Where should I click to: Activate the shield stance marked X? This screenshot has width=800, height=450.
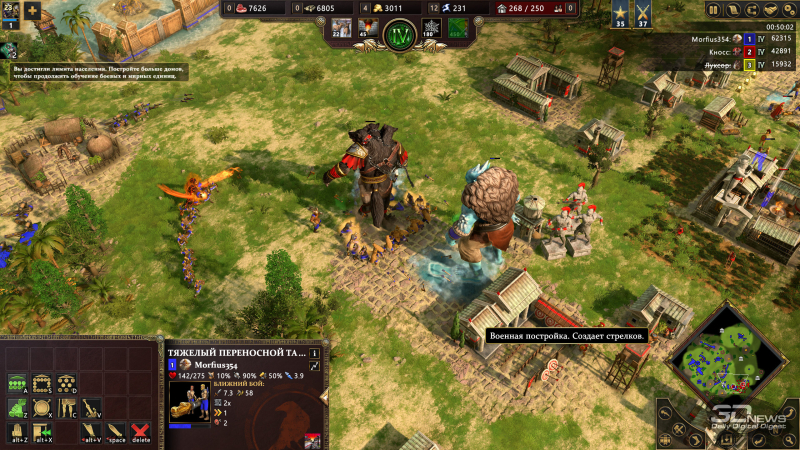[42, 407]
